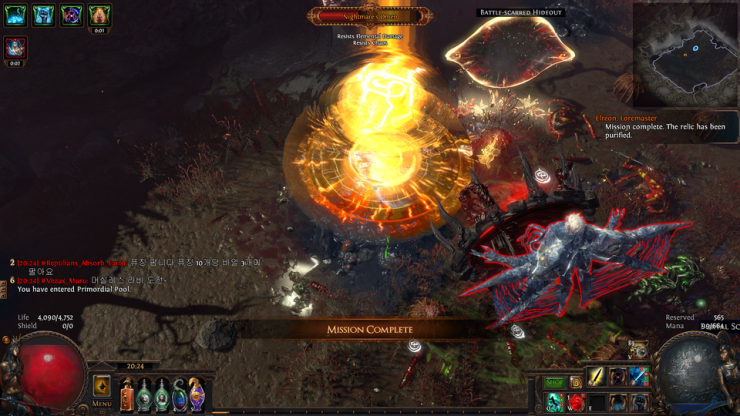Click the Elreon, Loremaster mission message
740x416 pixels.
[662, 126]
